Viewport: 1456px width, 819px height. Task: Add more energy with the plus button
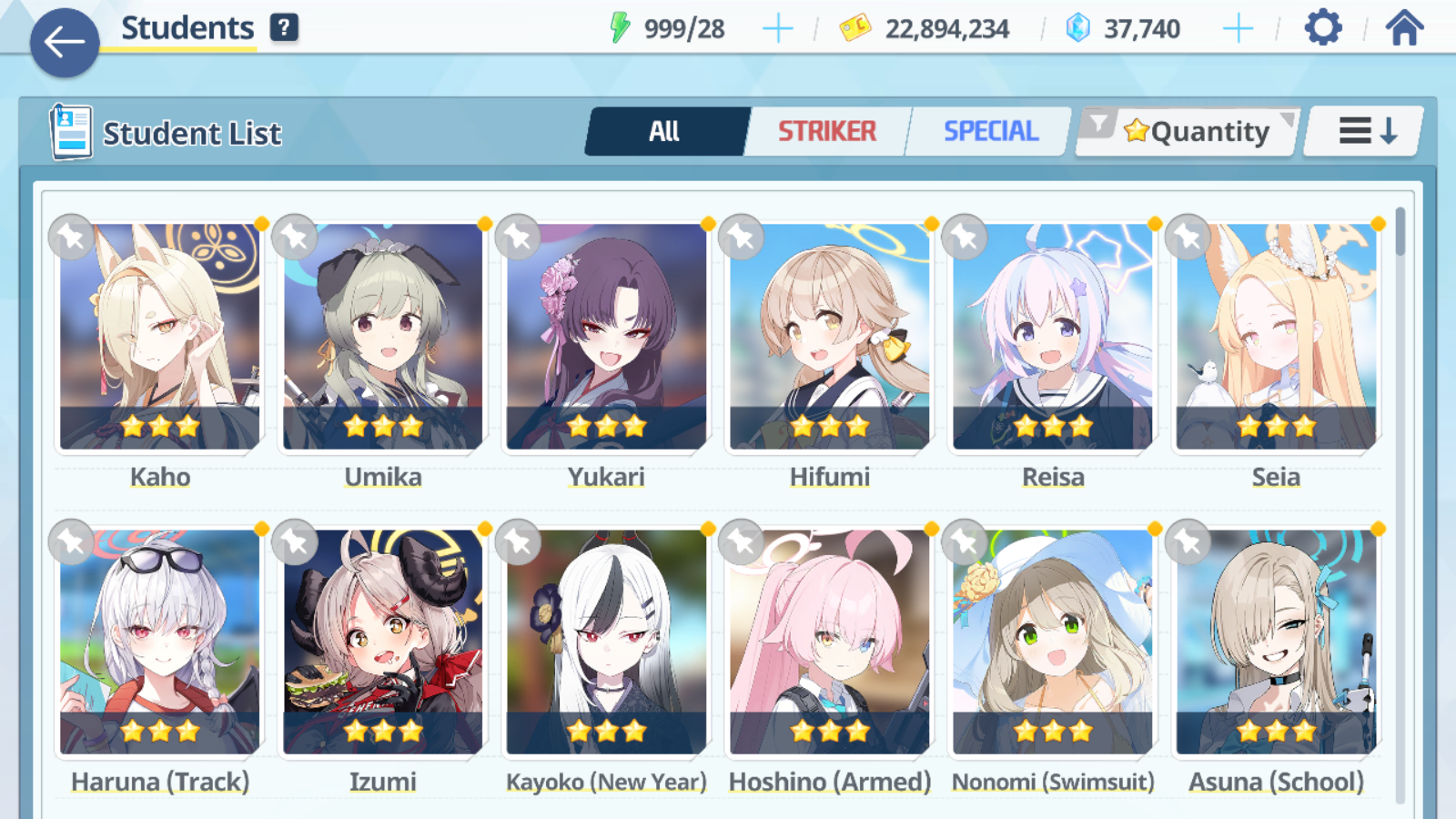coord(777,29)
